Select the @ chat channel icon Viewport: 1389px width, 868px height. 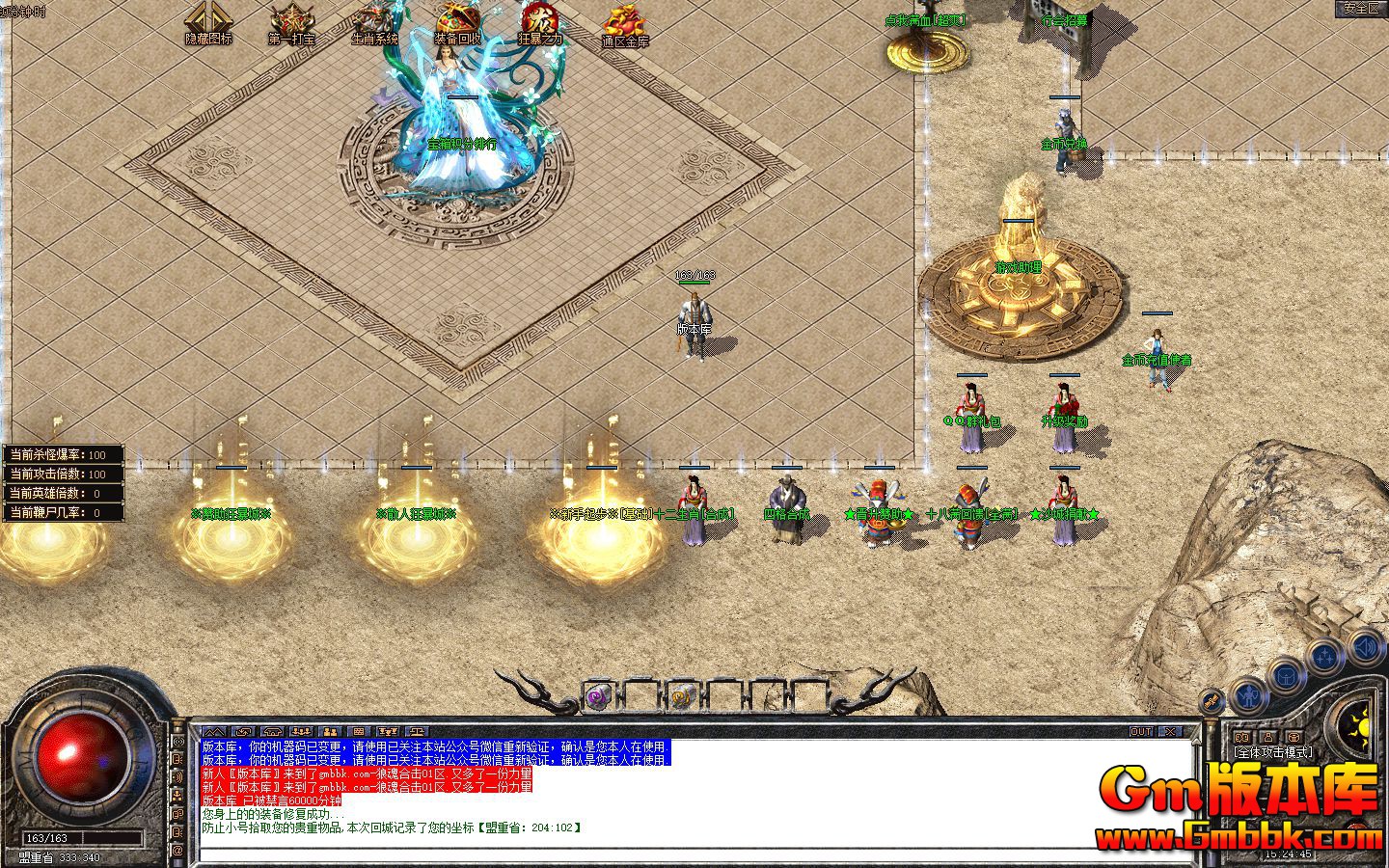tap(178, 850)
